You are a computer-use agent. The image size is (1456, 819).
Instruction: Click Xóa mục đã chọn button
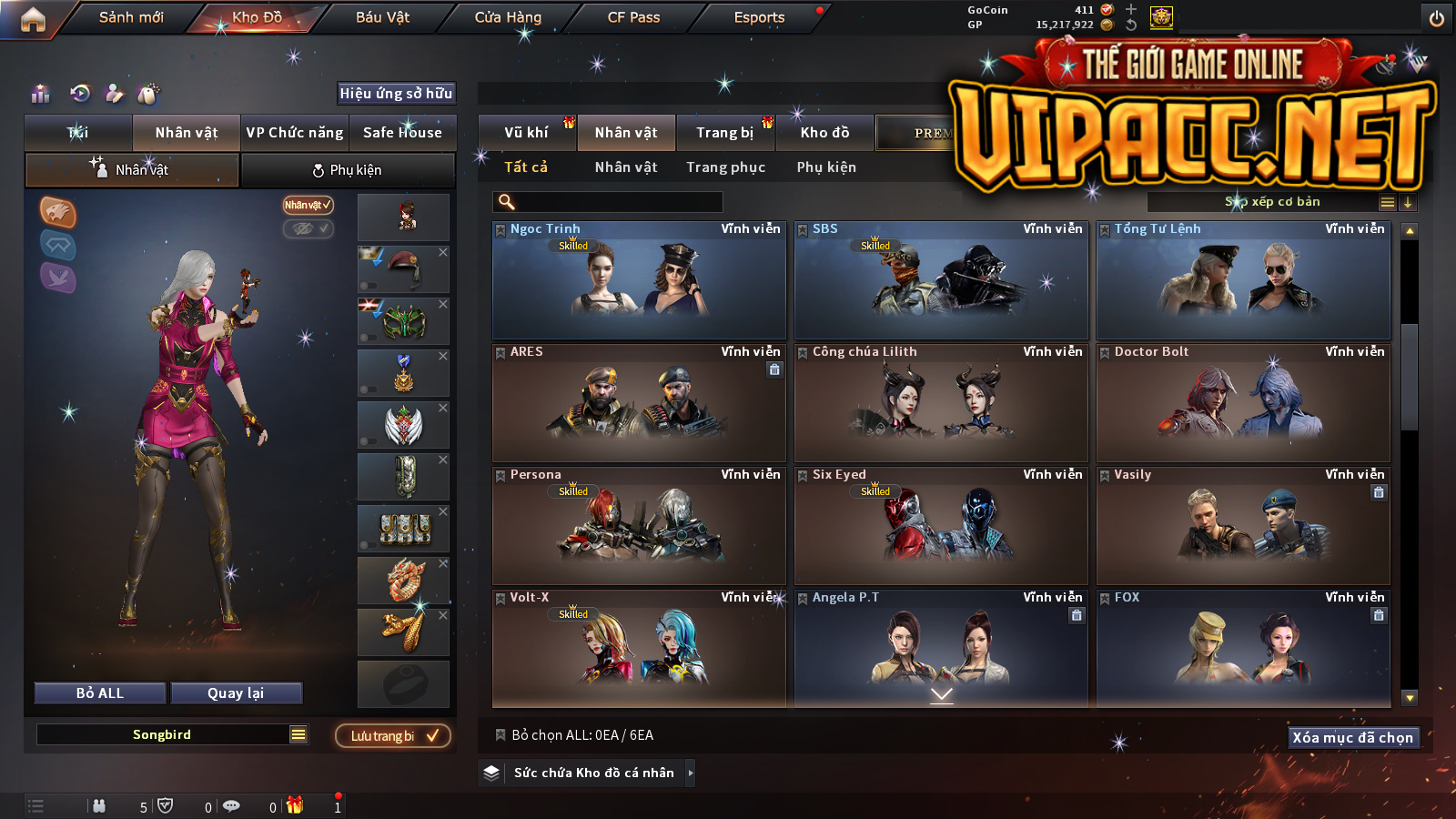click(1352, 738)
